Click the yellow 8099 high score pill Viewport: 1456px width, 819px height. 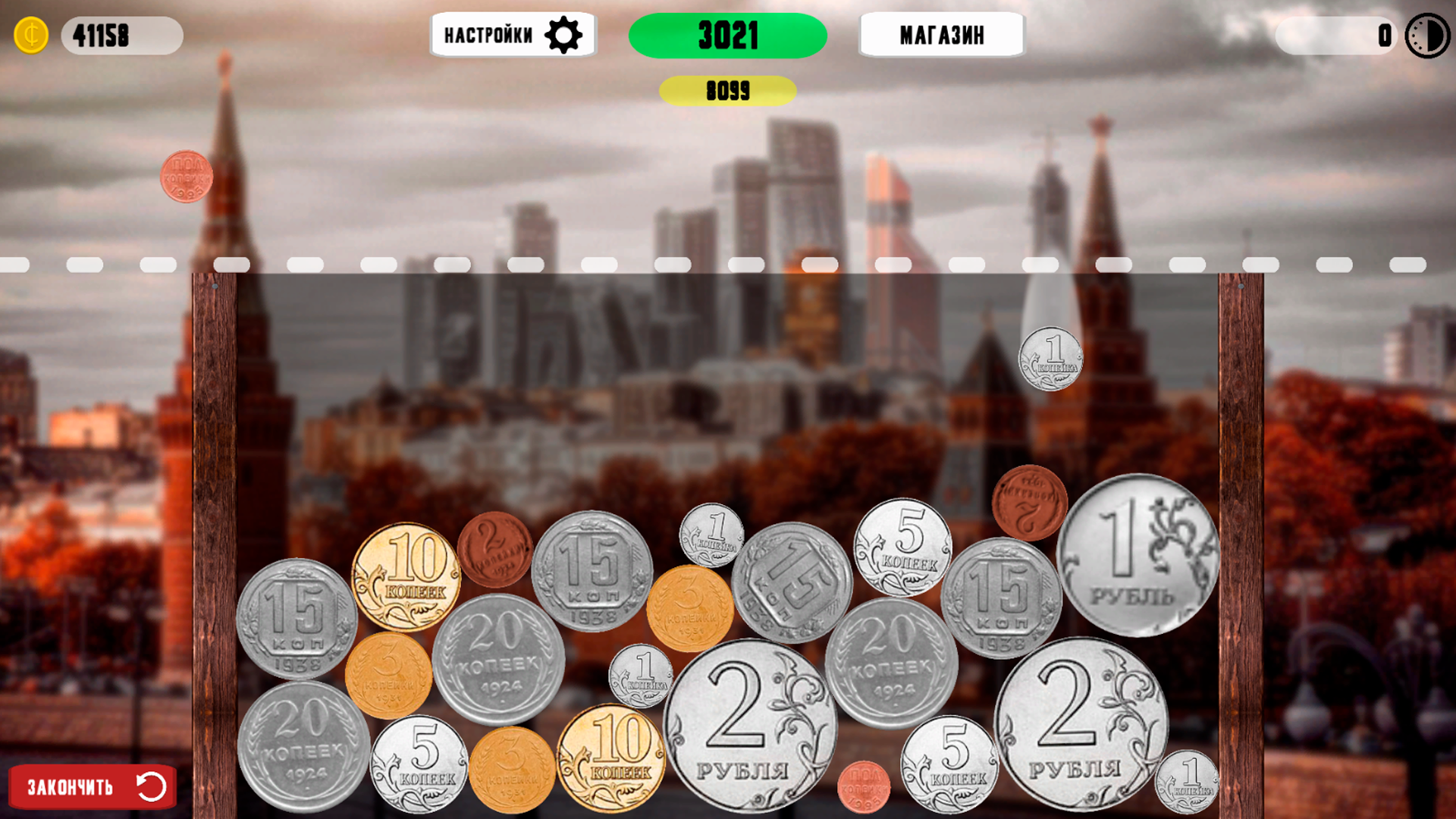pos(728,92)
